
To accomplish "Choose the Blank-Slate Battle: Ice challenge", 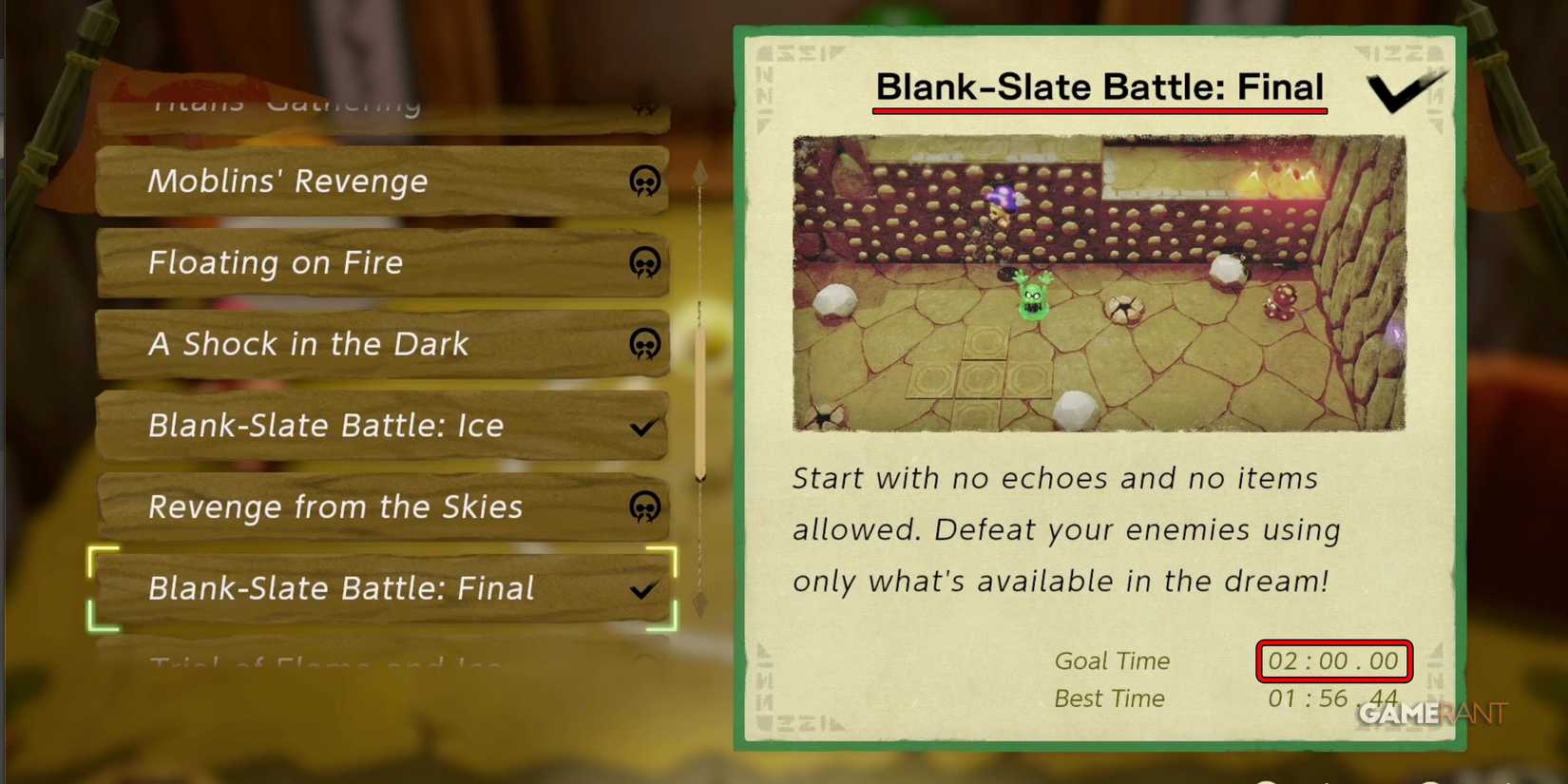I will click(x=333, y=426).
